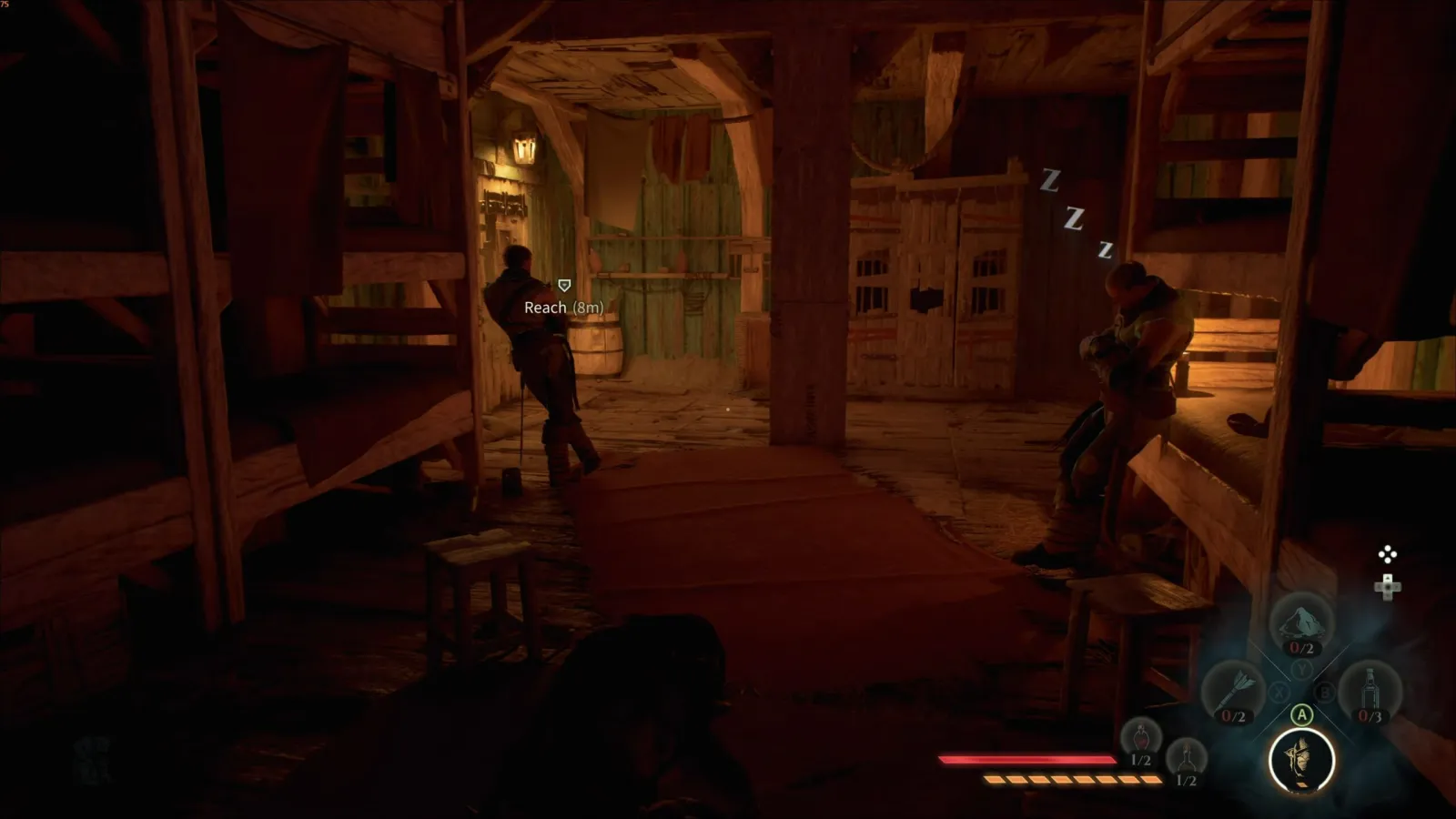The width and height of the screenshot is (1456, 819).
Task: Activate the hooded figure ability
Action: click(1301, 760)
